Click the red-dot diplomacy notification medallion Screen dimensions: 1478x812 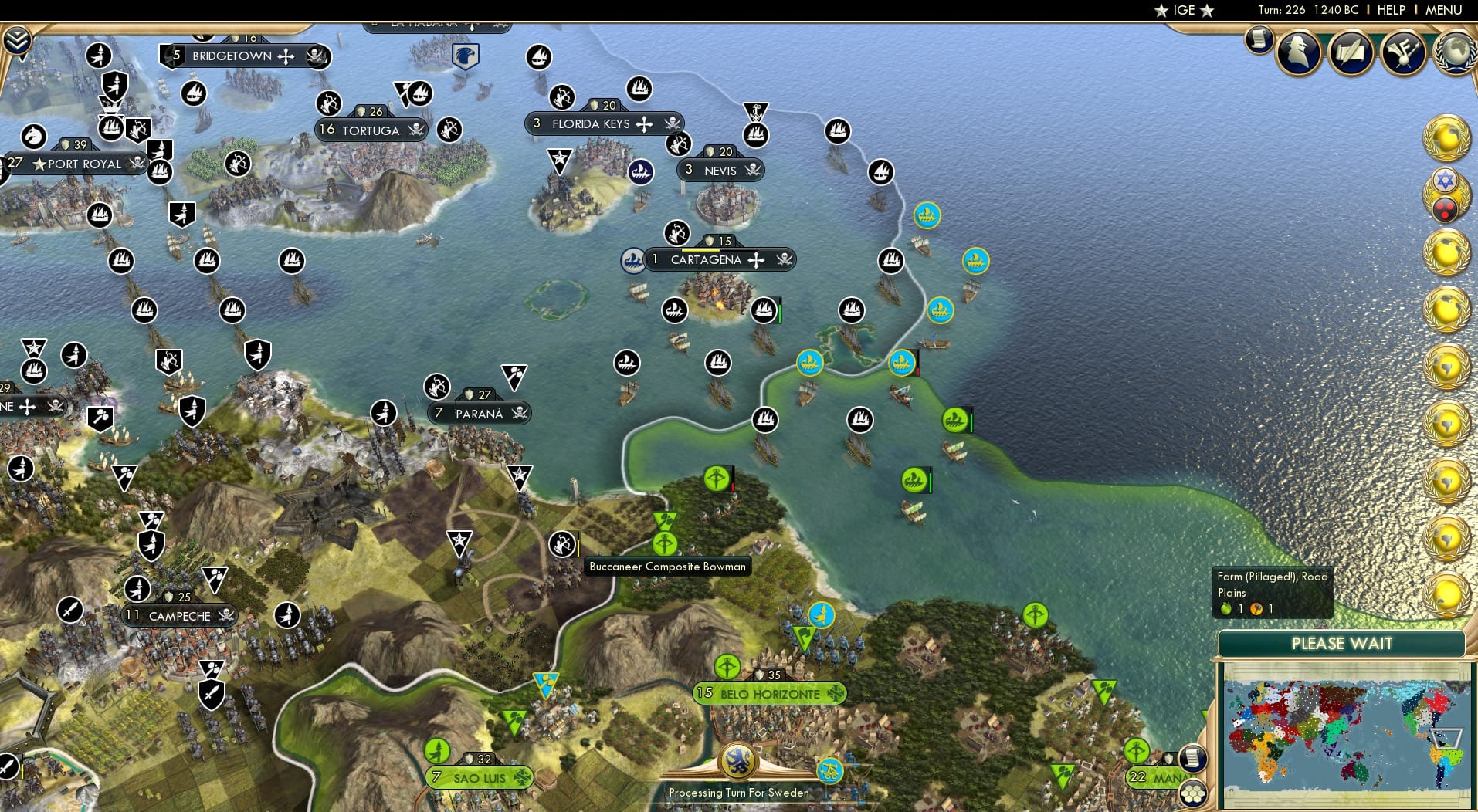pyautogui.click(x=1443, y=207)
